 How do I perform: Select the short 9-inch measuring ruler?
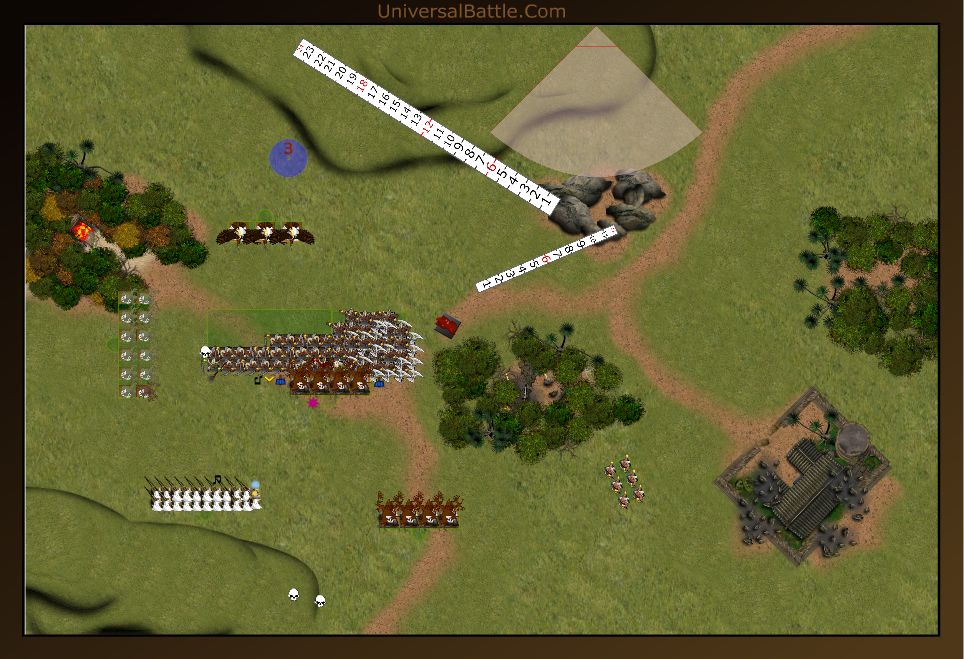point(546,258)
